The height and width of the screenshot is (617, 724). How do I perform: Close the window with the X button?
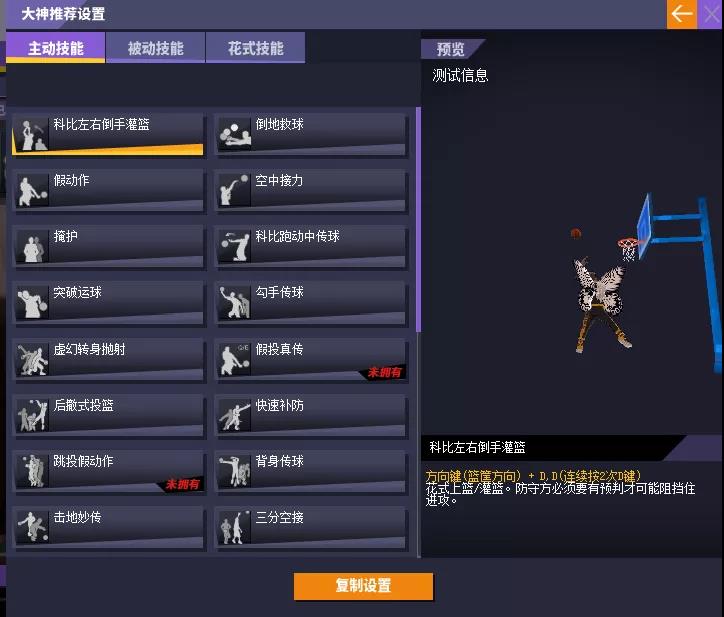[x=711, y=14]
